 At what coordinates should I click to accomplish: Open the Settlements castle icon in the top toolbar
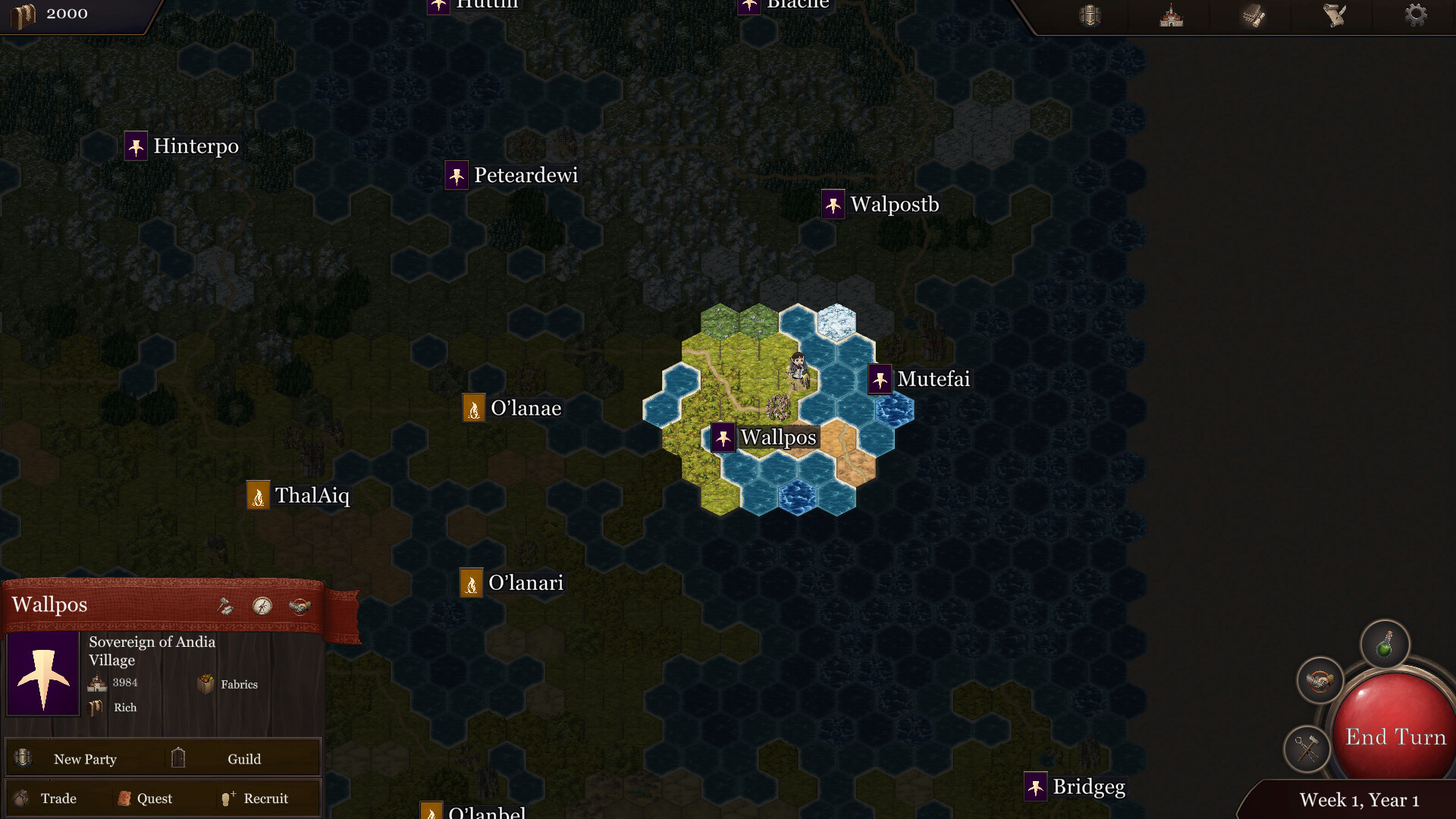coord(1170,15)
